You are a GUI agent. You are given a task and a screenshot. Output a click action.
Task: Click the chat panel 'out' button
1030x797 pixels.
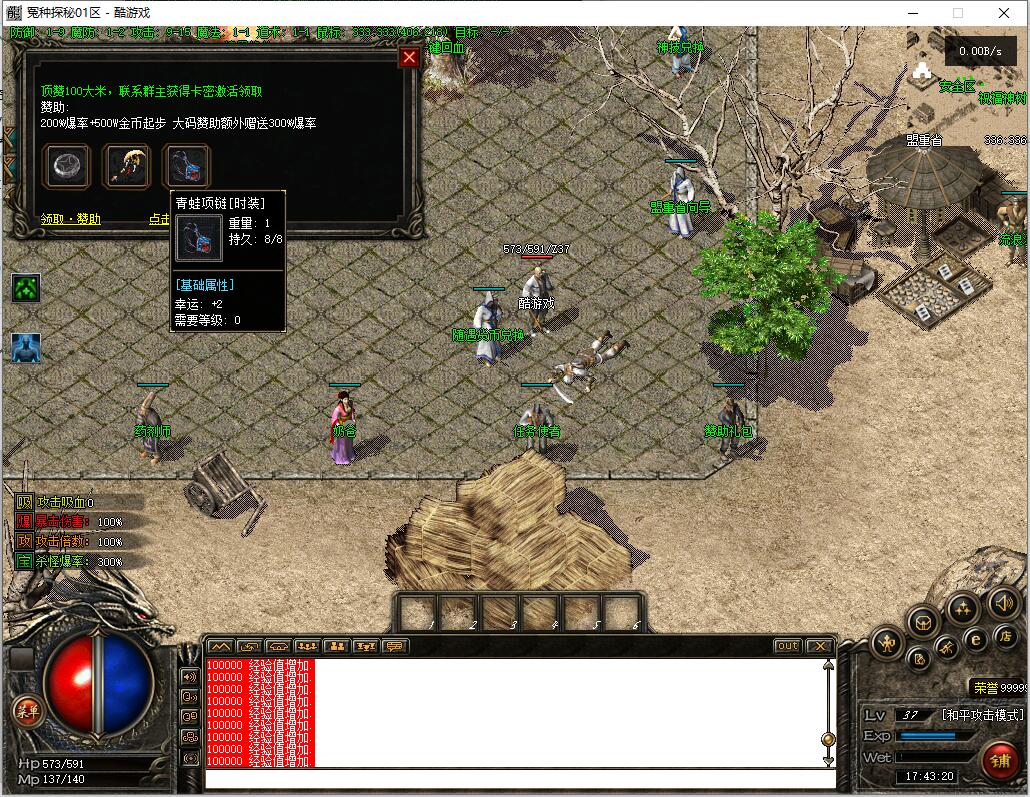coord(787,646)
